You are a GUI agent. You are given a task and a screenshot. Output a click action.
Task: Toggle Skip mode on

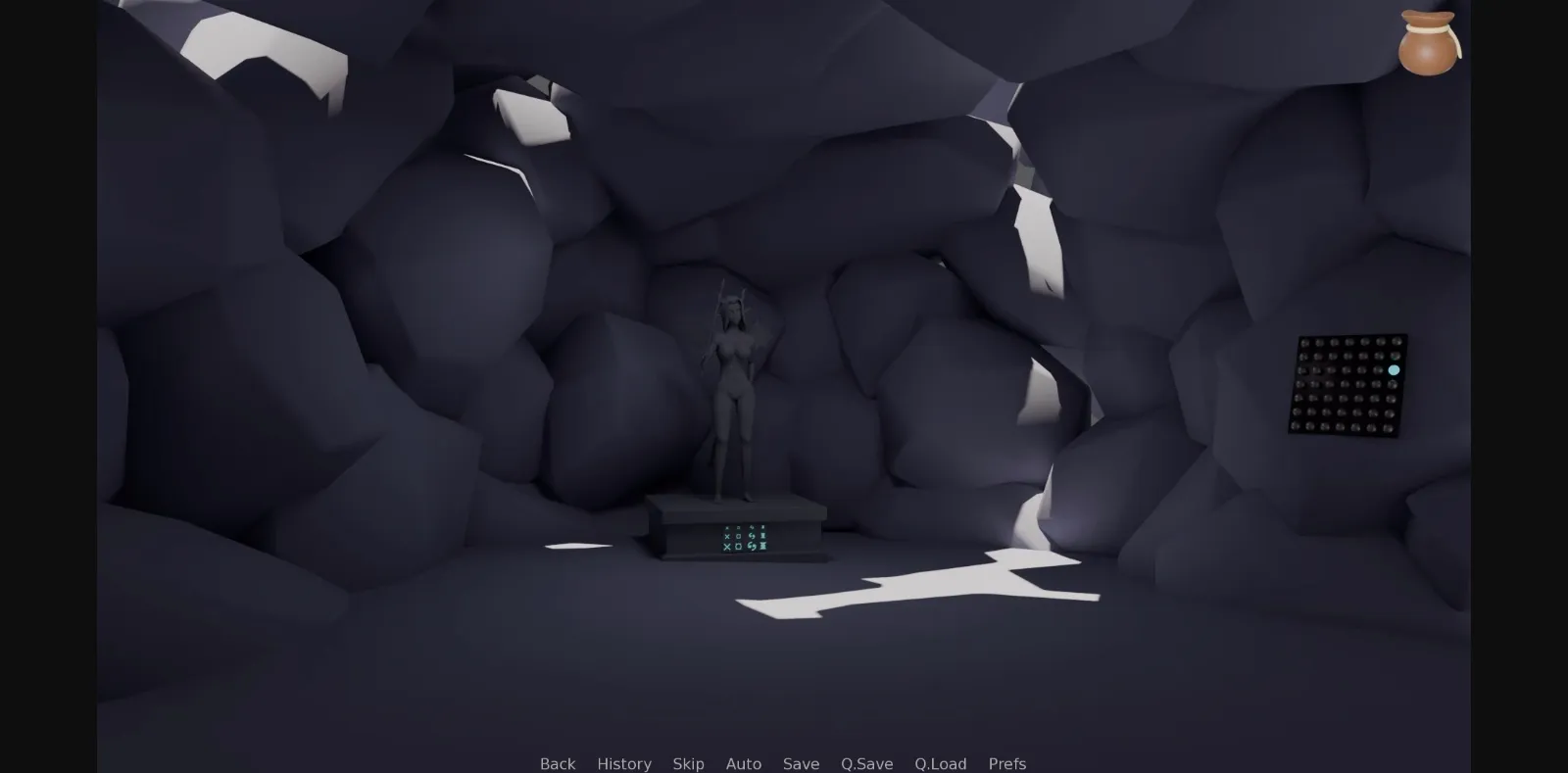click(689, 763)
